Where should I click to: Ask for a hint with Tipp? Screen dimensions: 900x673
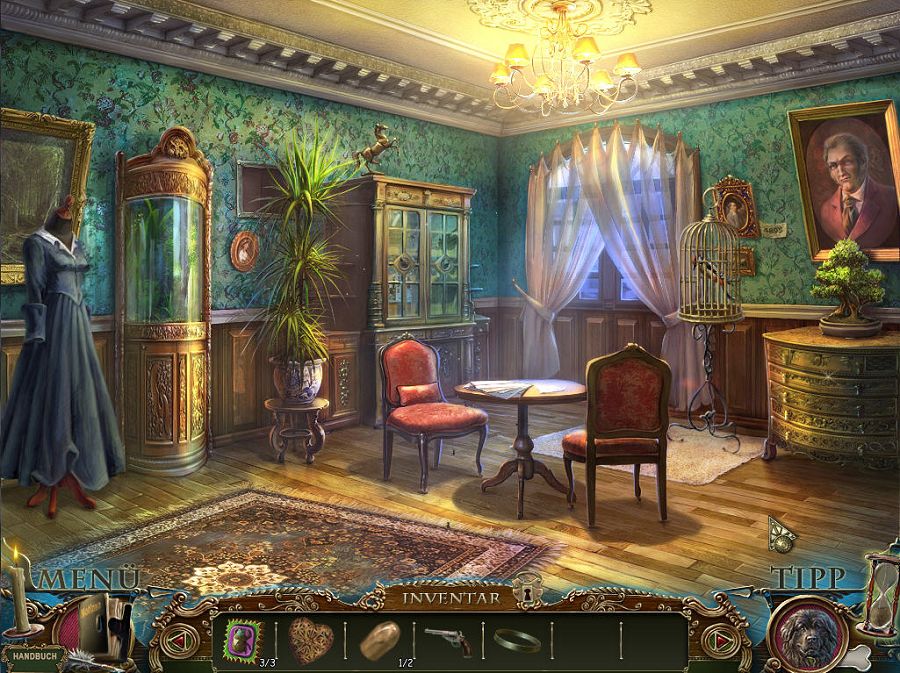click(808, 578)
